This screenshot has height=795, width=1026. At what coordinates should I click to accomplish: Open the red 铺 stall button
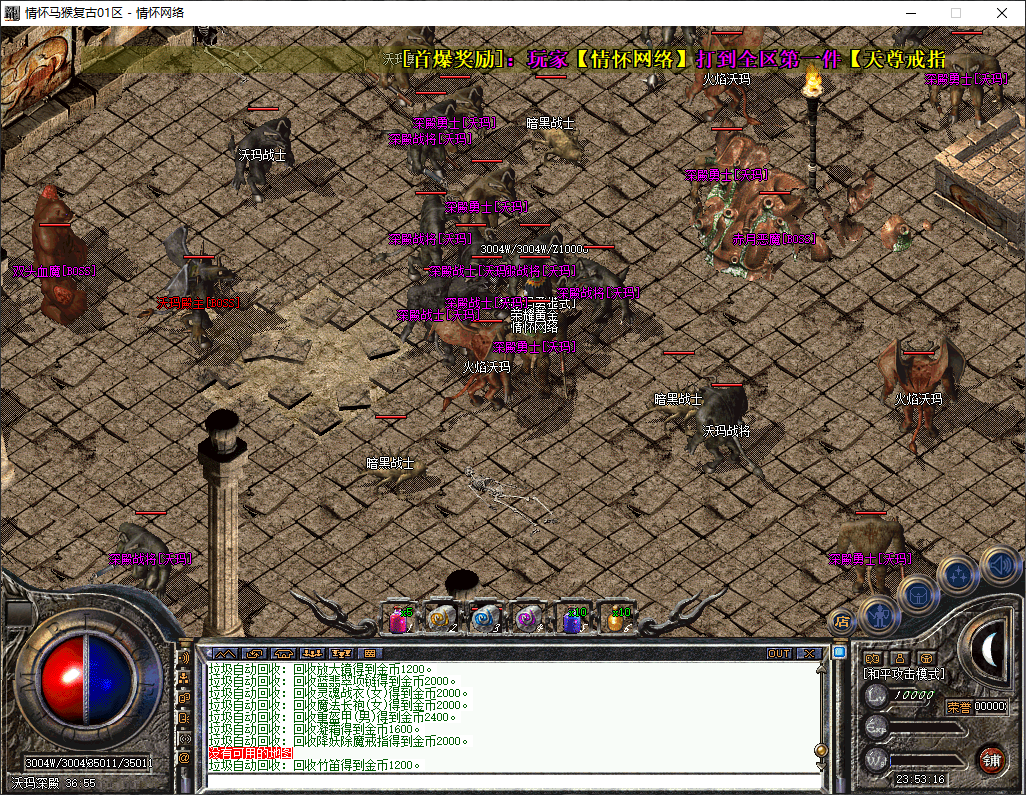[x=992, y=758]
